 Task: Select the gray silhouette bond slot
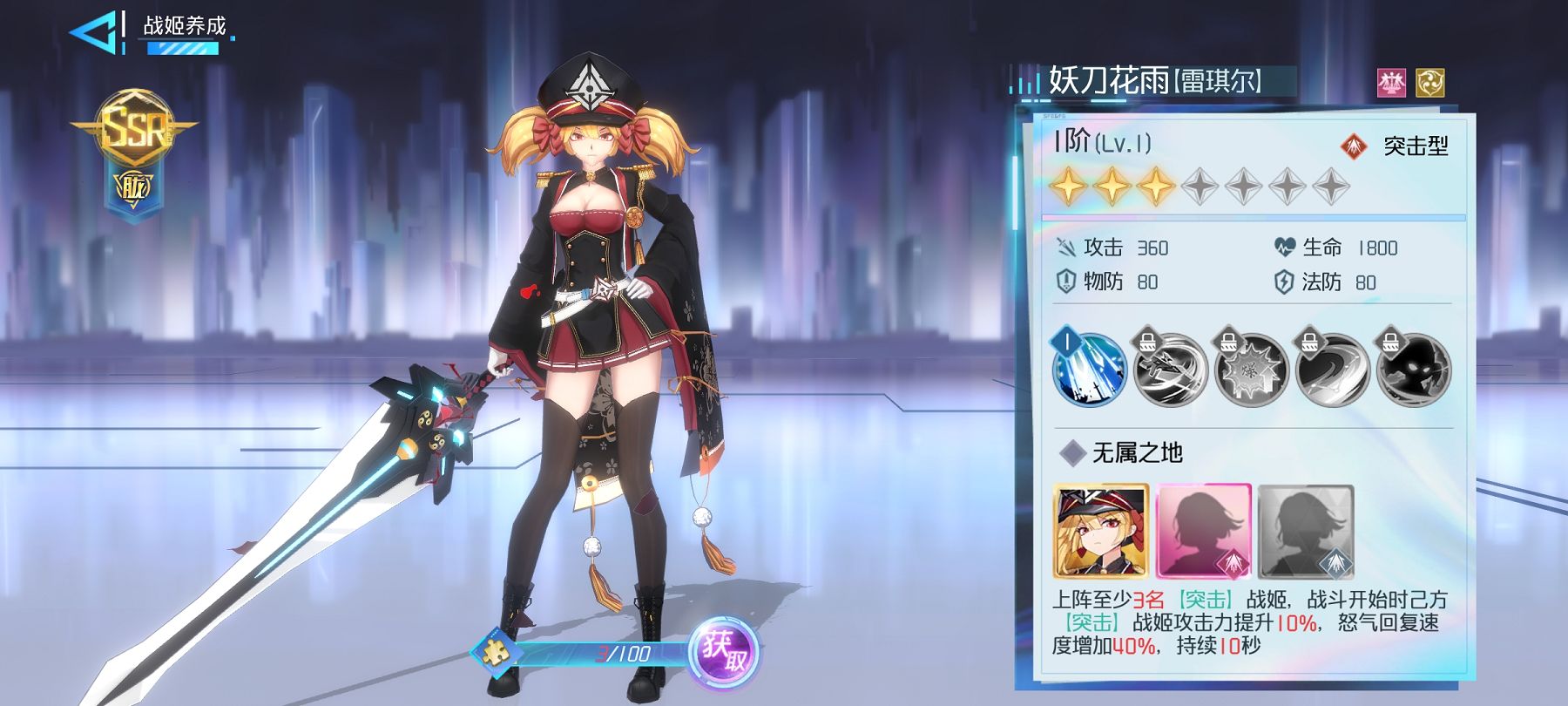1306,532
